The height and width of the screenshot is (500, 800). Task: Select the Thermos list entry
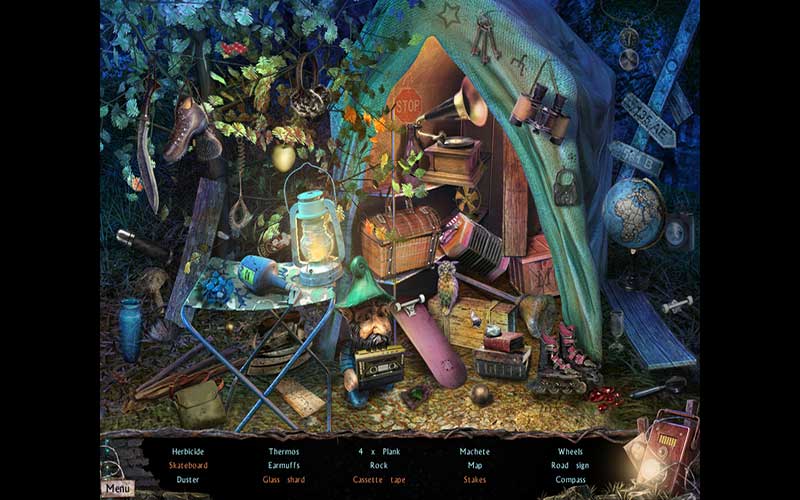click(x=284, y=451)
